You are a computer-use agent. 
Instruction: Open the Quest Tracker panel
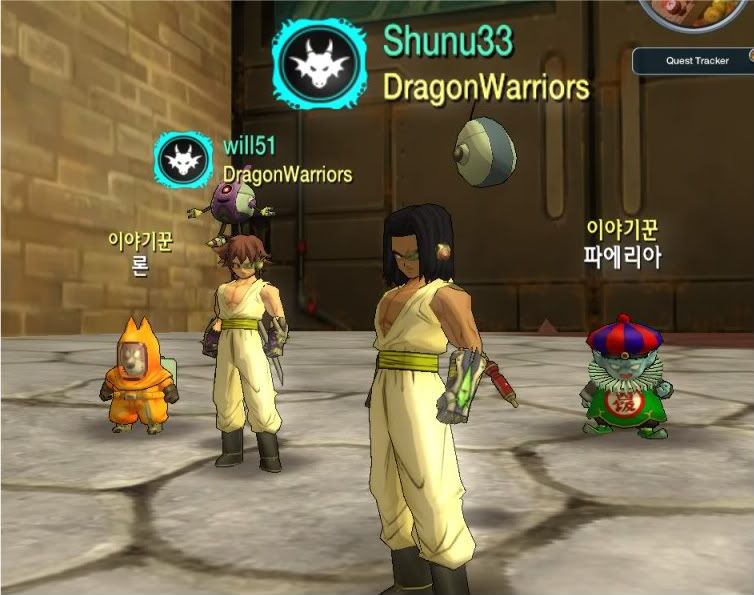[x=697, y=61]
